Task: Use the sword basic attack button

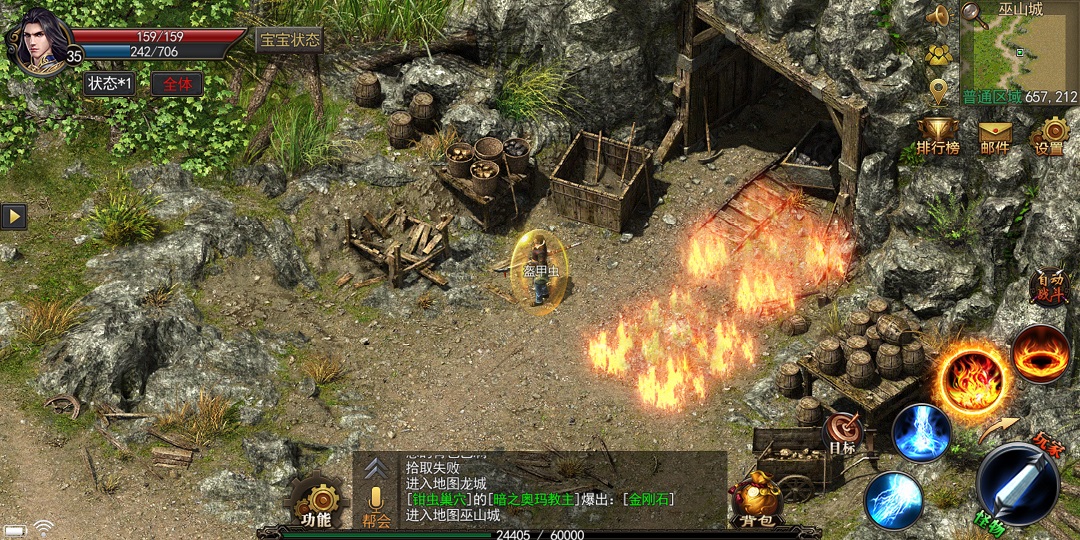Action: coord(1018,485)
